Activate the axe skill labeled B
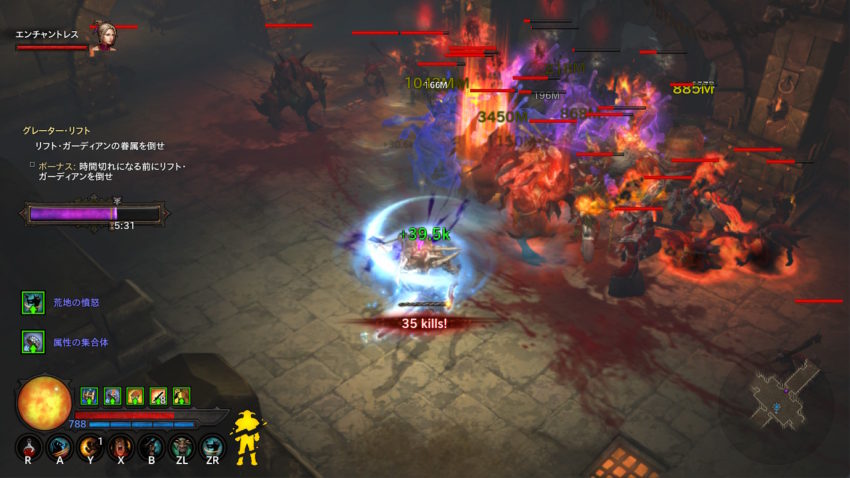 click(x=151, y=447)
